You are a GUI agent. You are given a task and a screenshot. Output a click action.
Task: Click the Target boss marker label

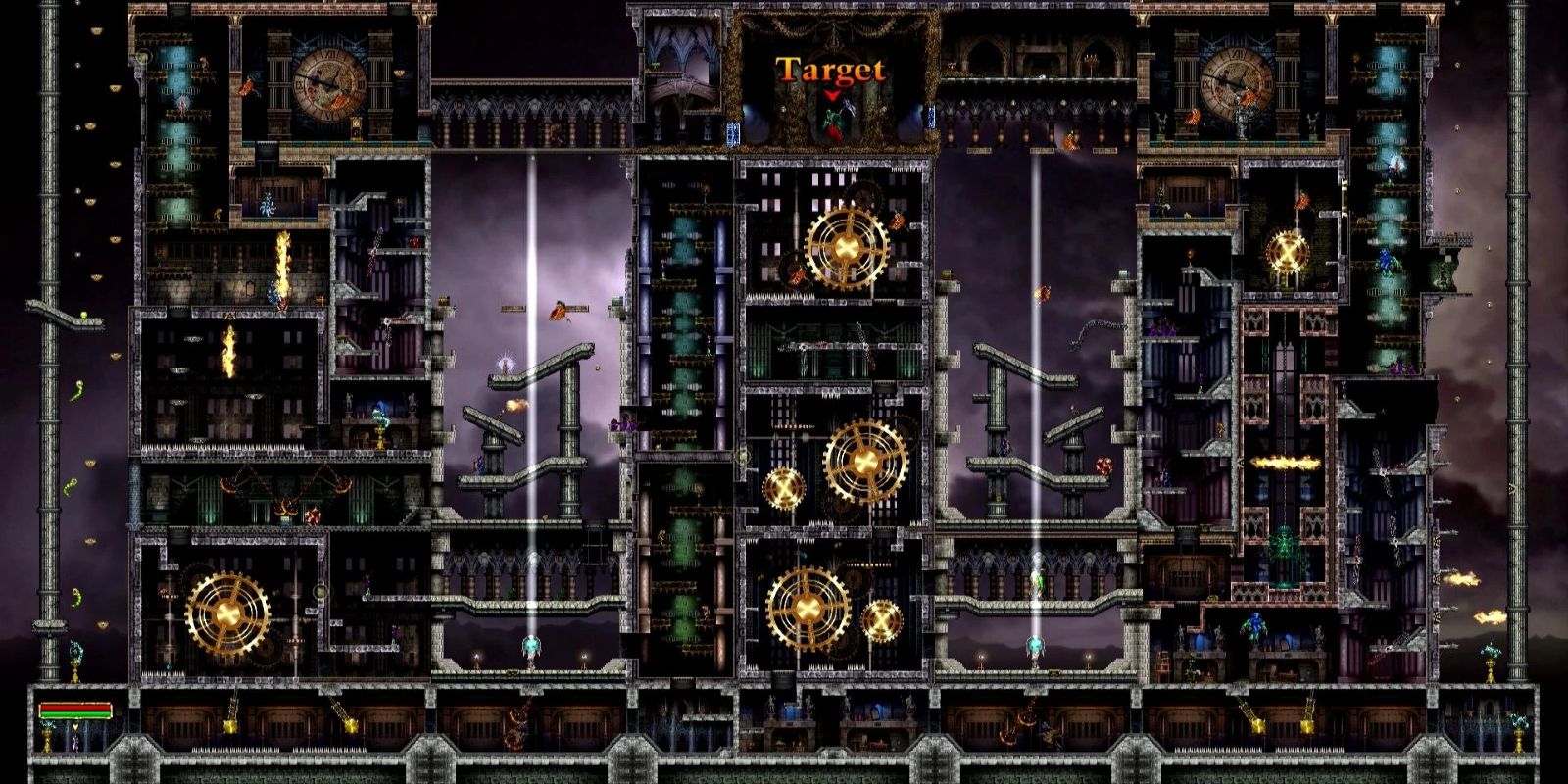click(x=830, y=71)
